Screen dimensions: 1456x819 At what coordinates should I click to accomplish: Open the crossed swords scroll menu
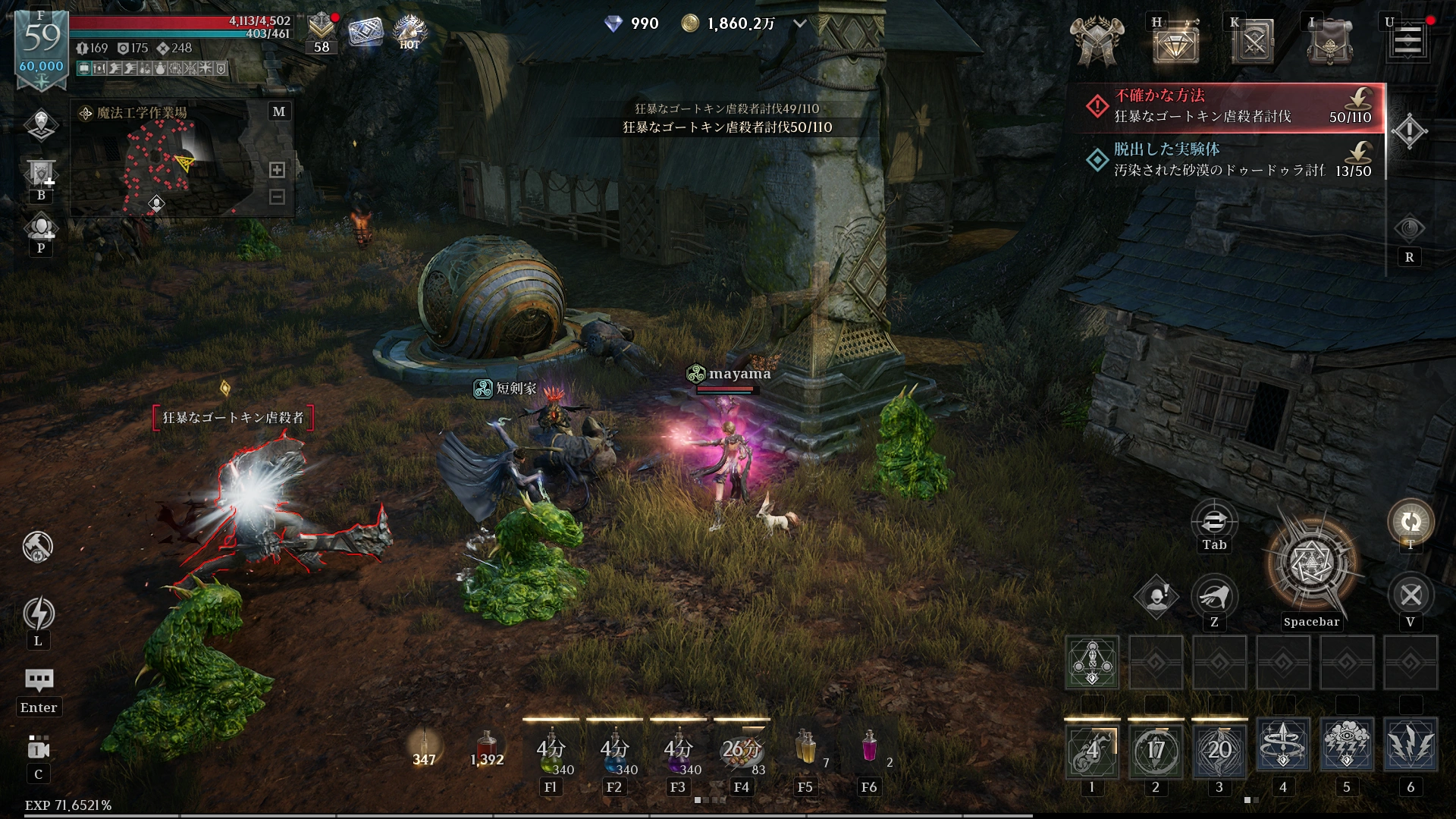[1253, 42]
